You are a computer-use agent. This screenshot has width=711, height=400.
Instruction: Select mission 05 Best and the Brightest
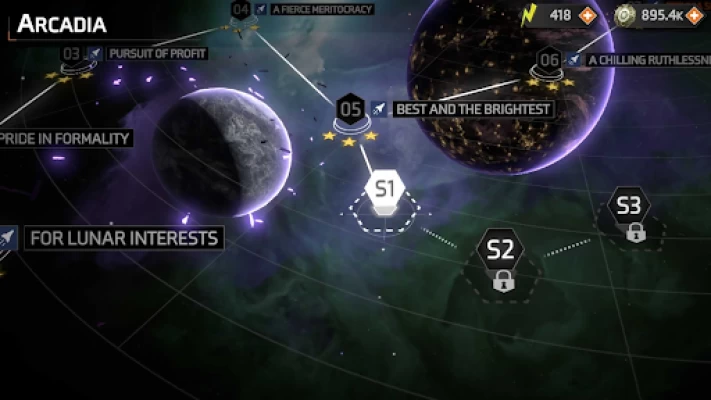coord(350,108)
